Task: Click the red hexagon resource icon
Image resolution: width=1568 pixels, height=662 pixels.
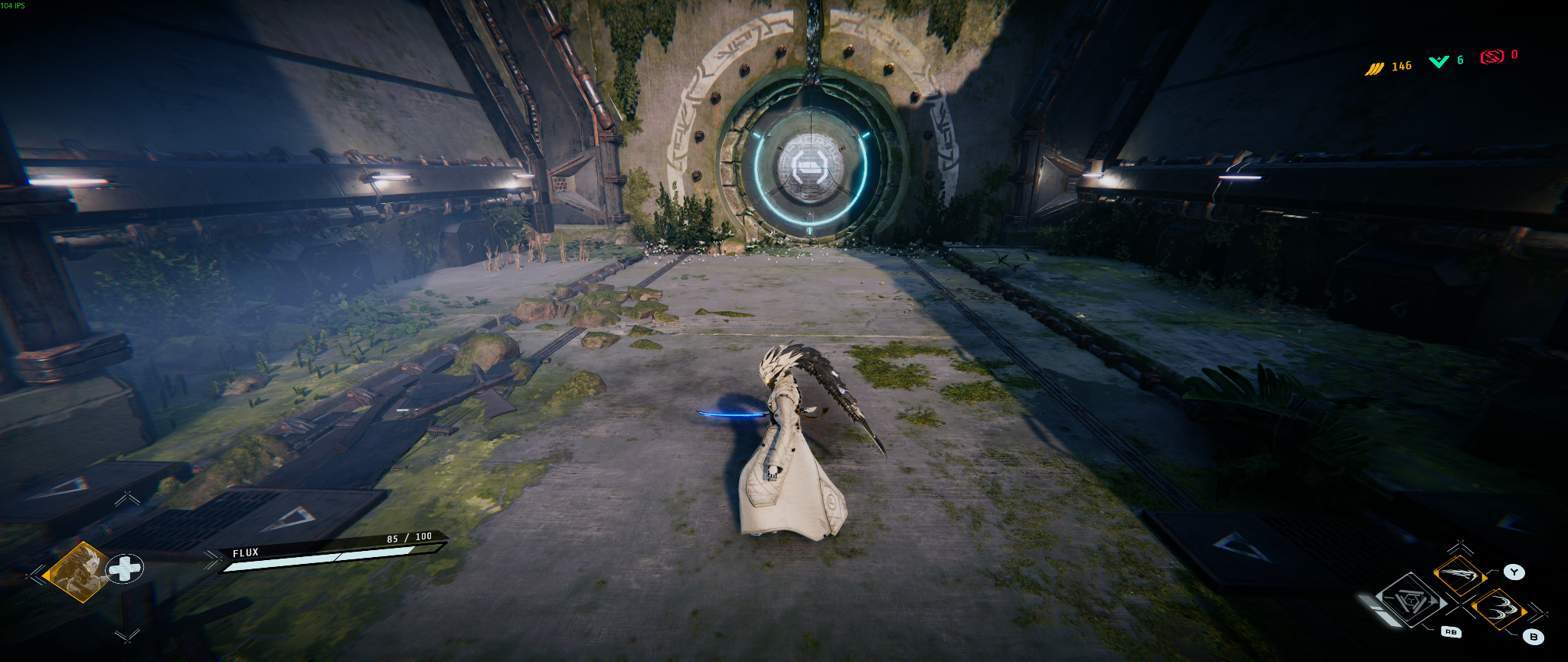Action: click(x=1491, y=57)
